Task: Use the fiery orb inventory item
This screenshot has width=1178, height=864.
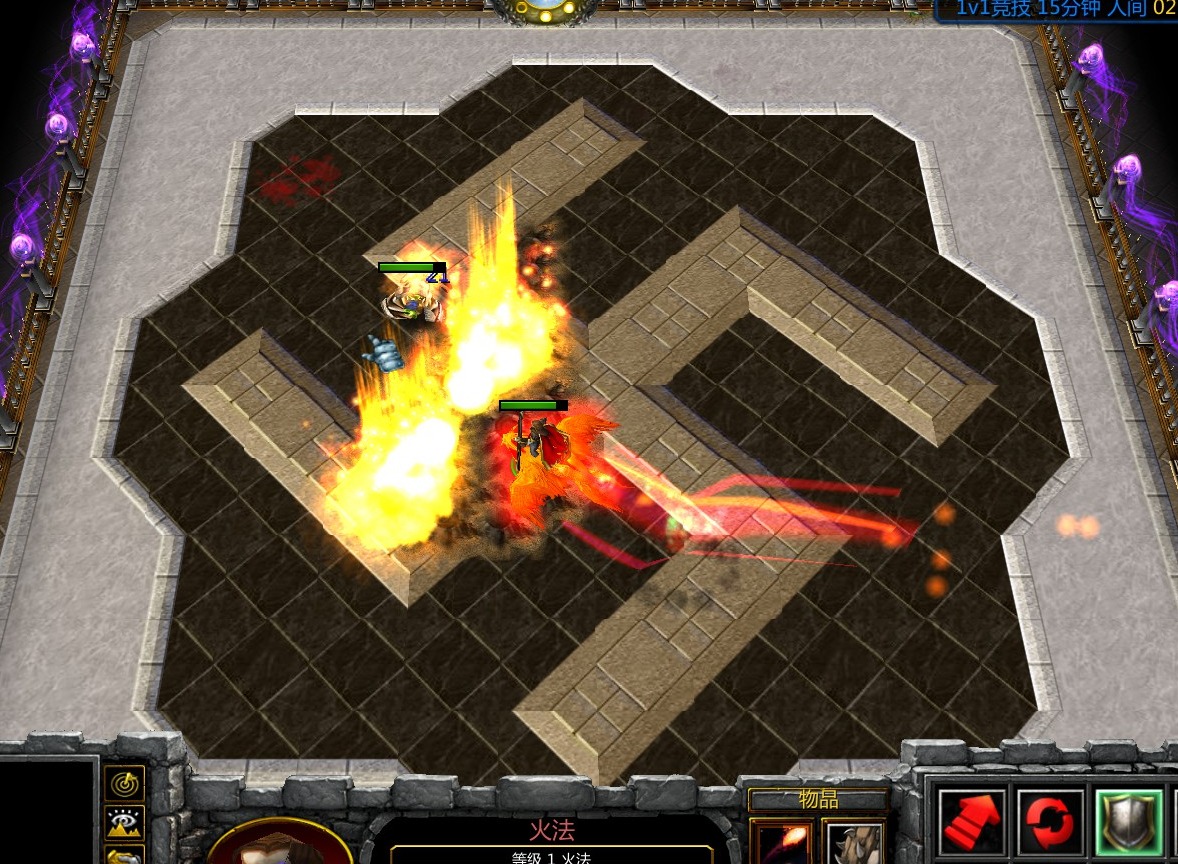Action: click(x=781, y=842)
